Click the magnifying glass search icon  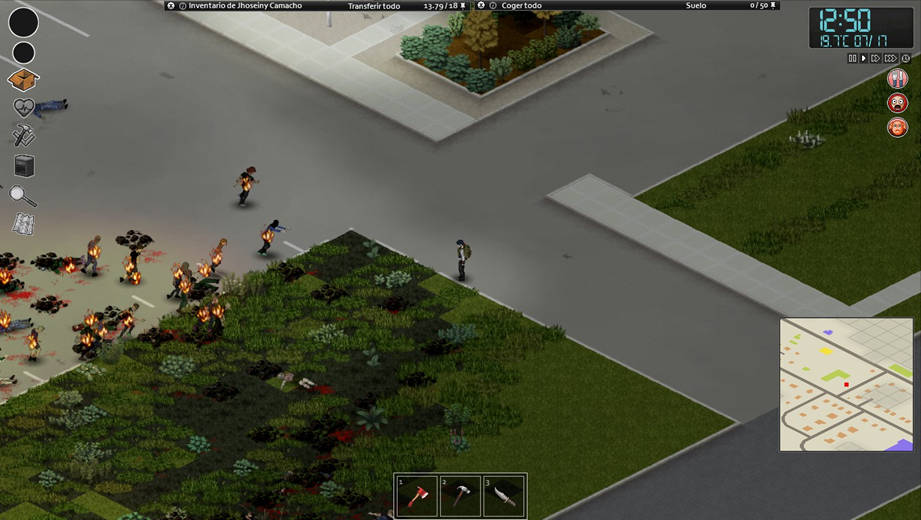pyautogui.click(x=23, y=196)
